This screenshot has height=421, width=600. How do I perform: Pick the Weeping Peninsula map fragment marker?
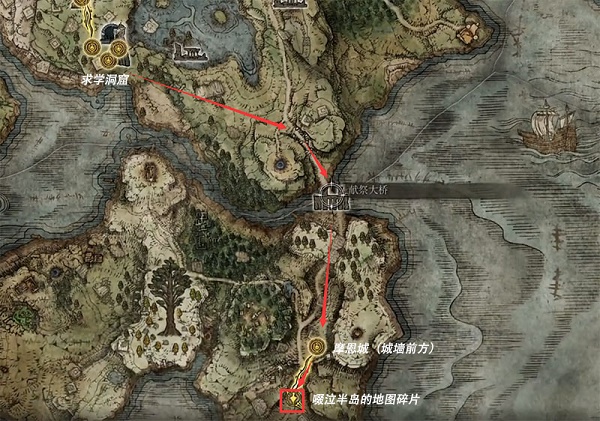click(x=293, y=400)
